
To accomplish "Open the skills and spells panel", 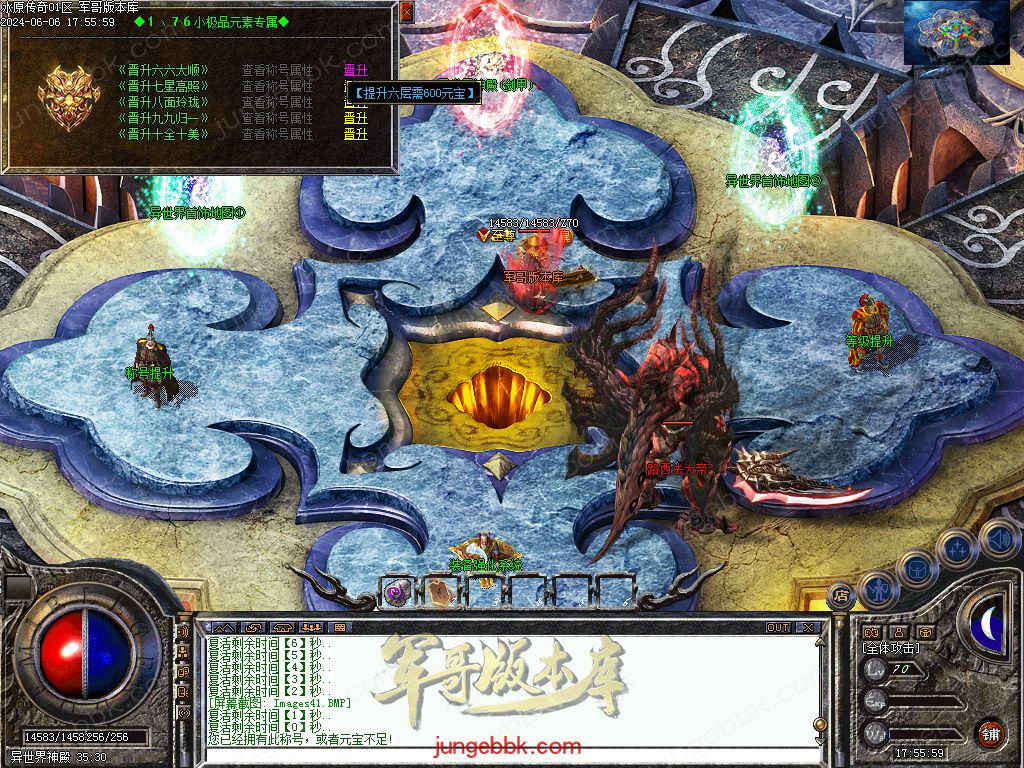I will pos(957,548).
